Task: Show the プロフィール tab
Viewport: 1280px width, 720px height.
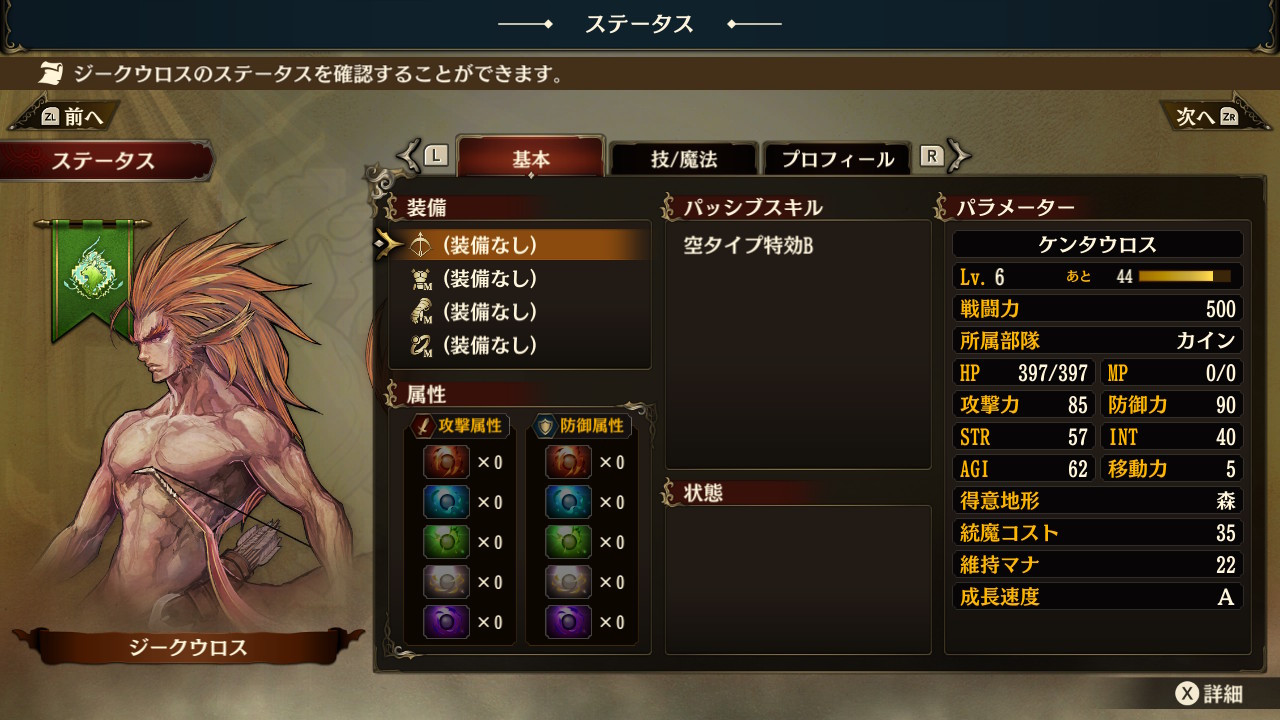Action: 837,159
